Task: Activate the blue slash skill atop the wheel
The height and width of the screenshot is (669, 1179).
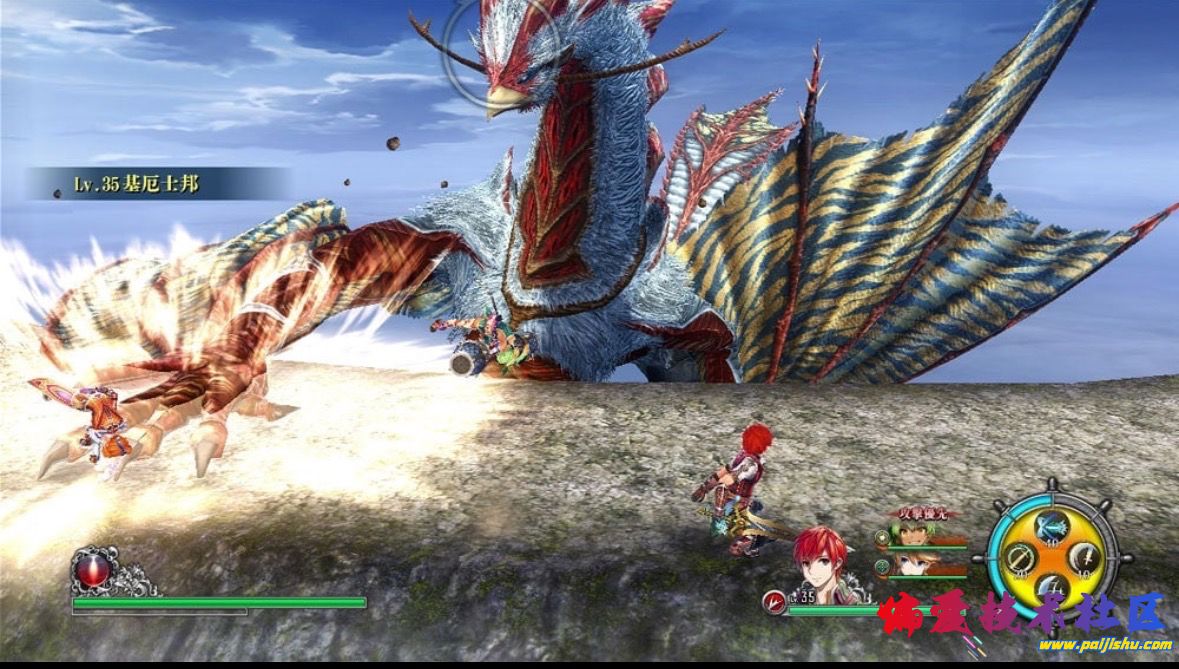Action: click(1050, 527)
